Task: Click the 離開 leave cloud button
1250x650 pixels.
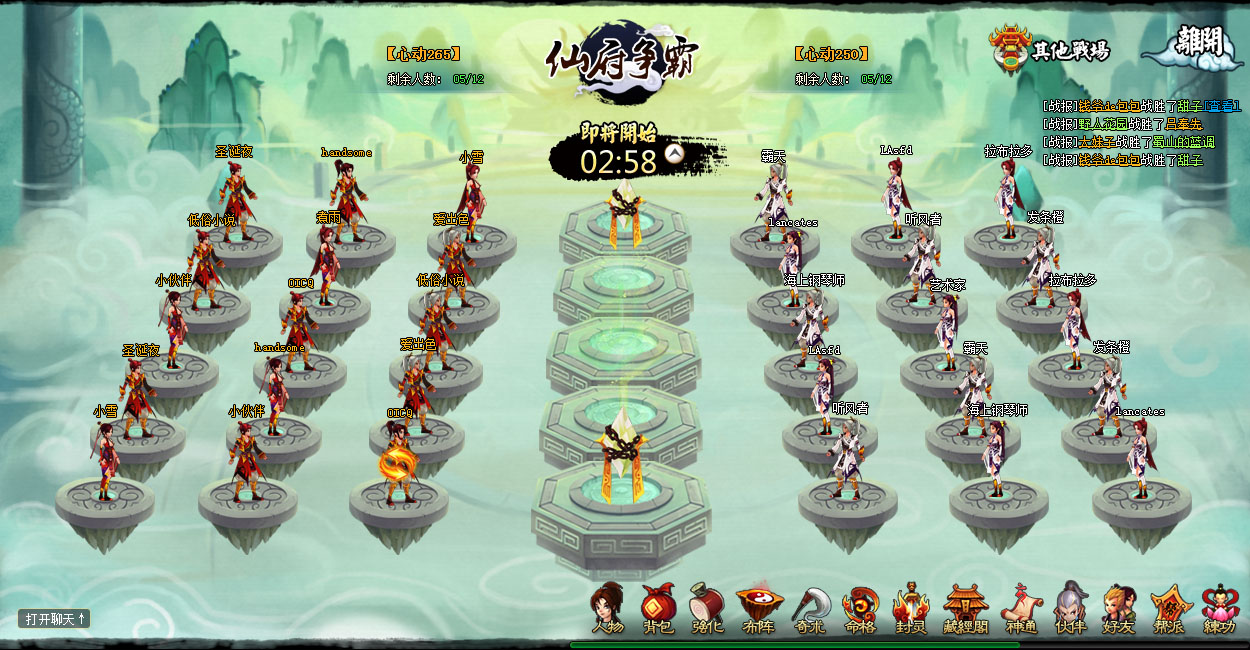Action: [x=1194, y=46]
